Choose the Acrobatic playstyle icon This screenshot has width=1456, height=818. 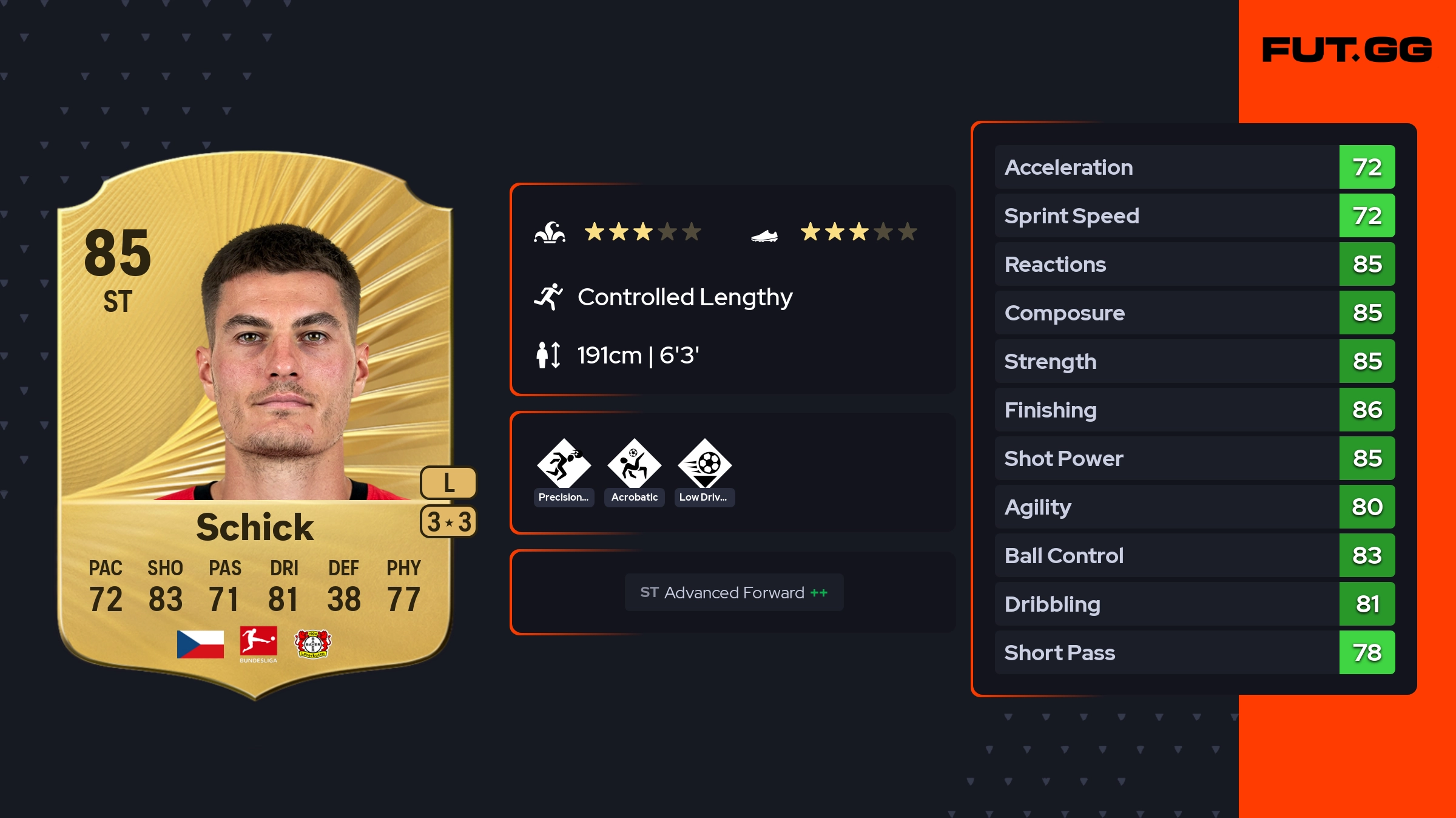point(634,465)
